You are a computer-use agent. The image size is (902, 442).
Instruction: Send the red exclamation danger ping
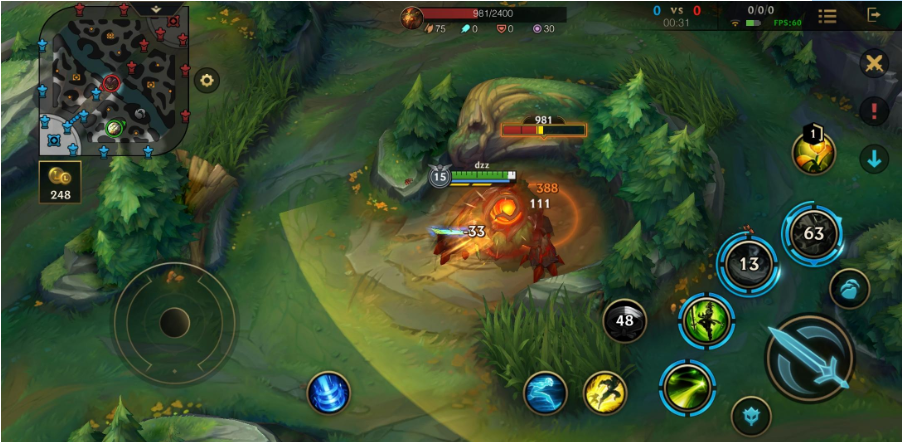coord(874,111)
